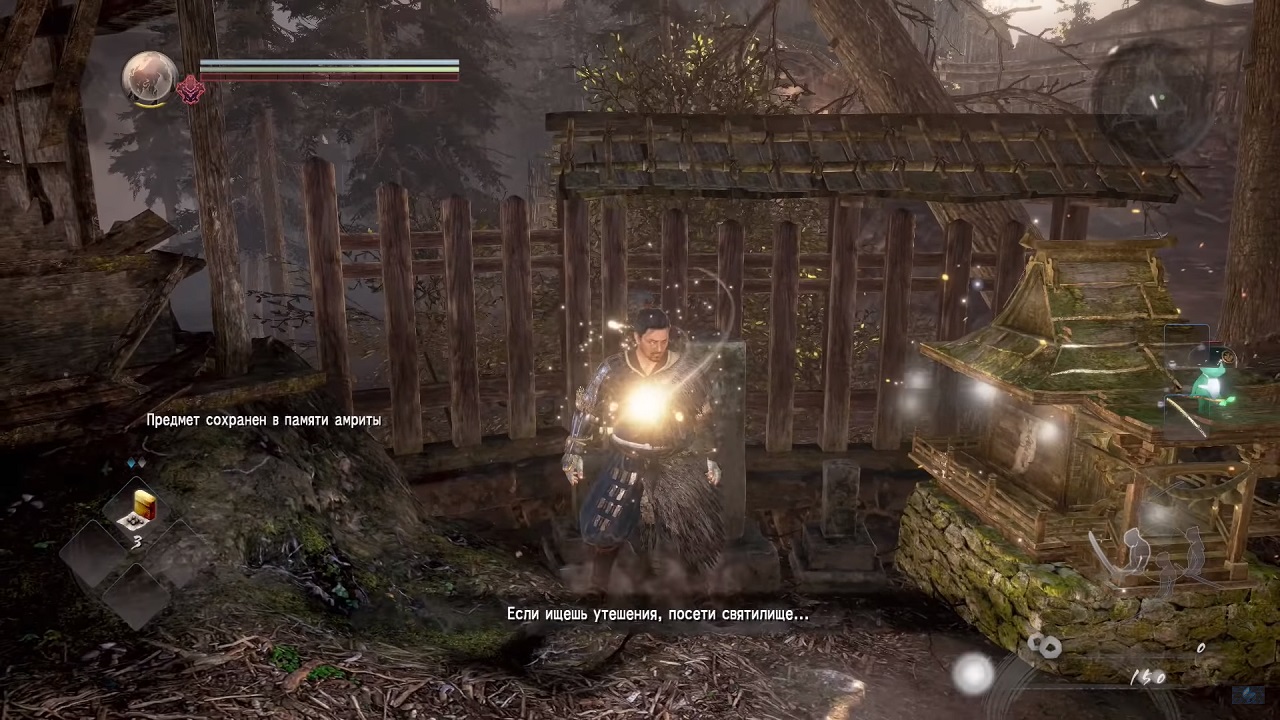Click the red health bar at the top
This screenshot has height=720, width=1280.
tap(330, 76)
